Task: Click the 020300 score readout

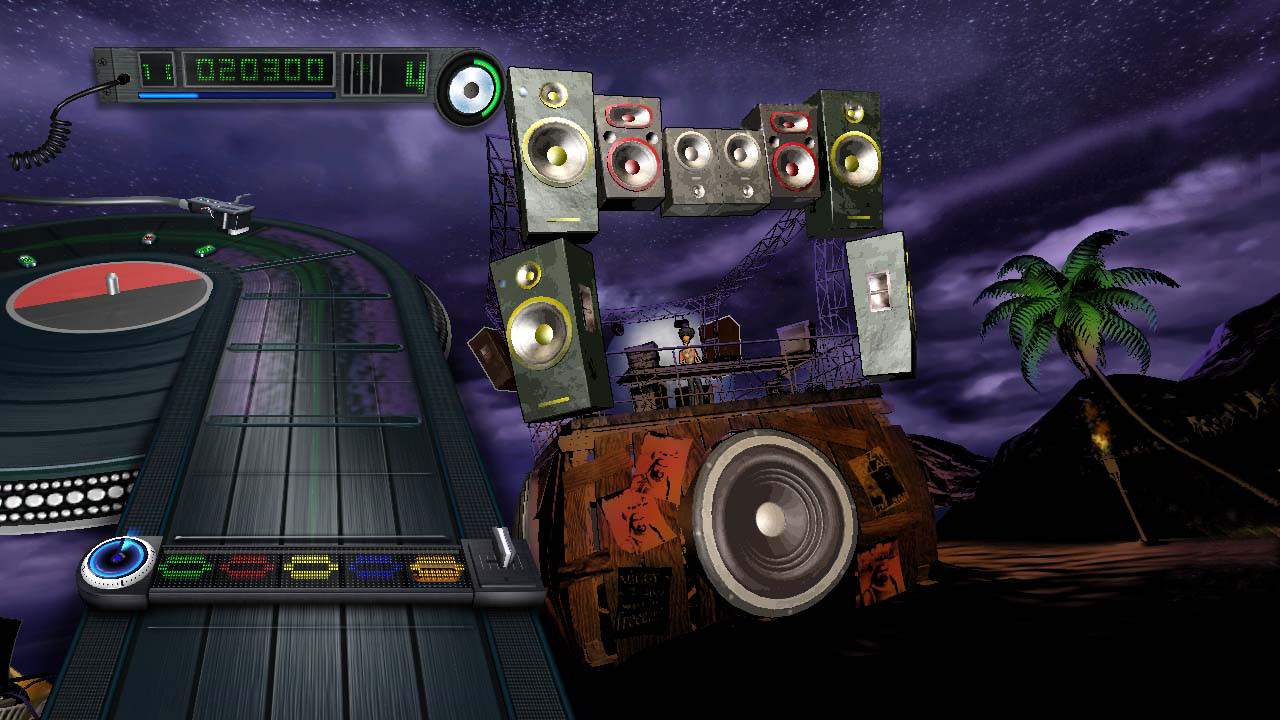Action: pos(260,70)
